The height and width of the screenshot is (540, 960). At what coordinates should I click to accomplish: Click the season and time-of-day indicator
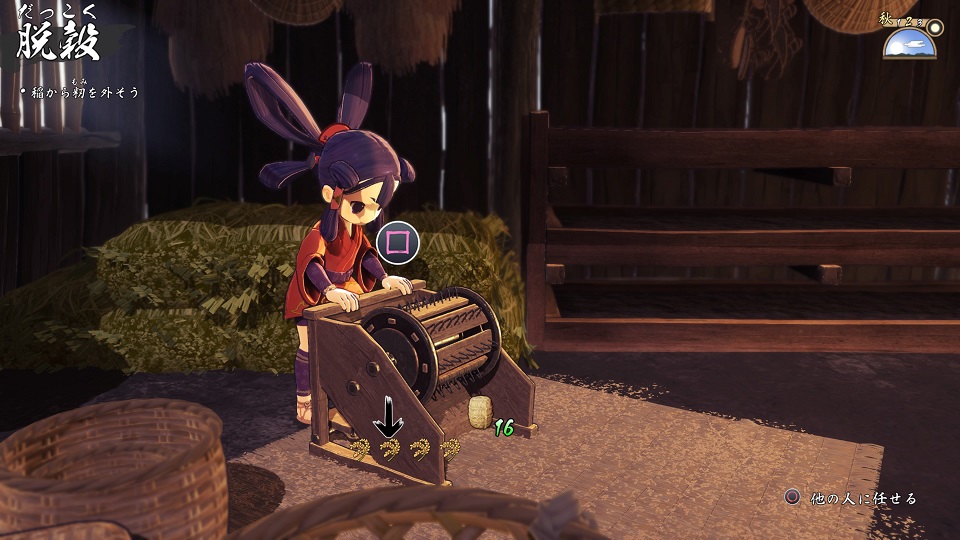tap(910, 39)
